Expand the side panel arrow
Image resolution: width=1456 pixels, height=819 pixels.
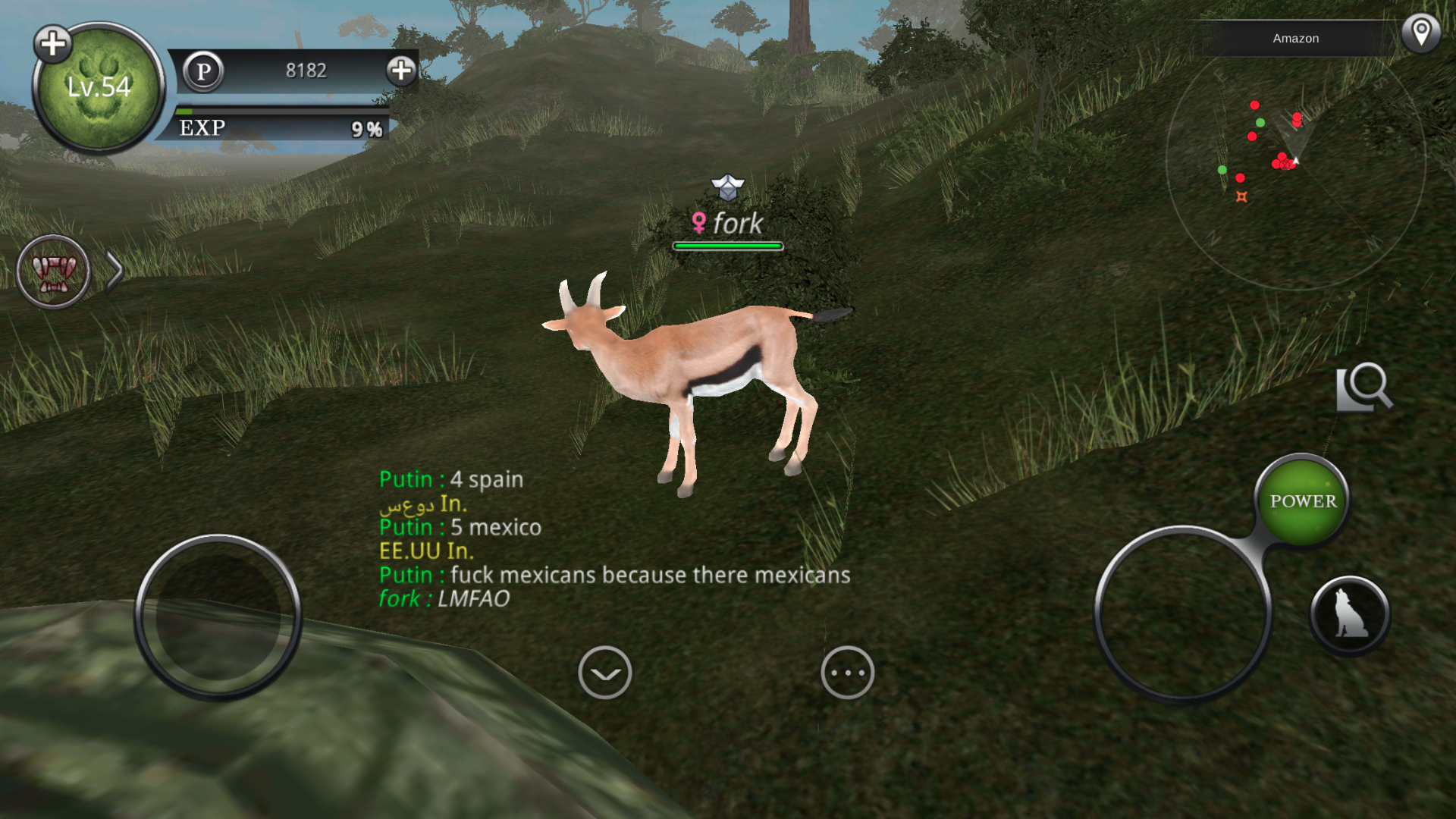(x=115, y=272)
